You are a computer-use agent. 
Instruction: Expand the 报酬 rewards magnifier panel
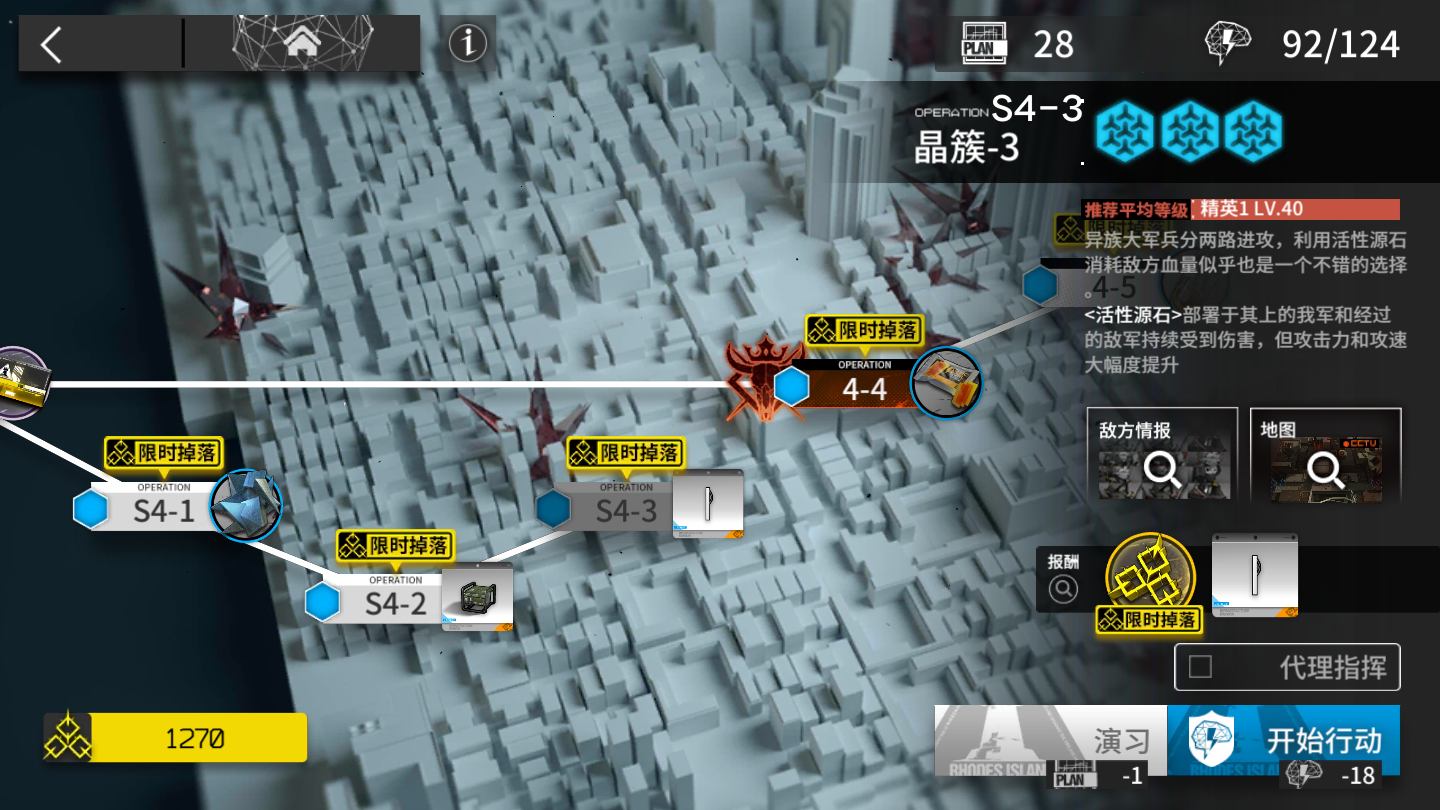[1062, 586]
